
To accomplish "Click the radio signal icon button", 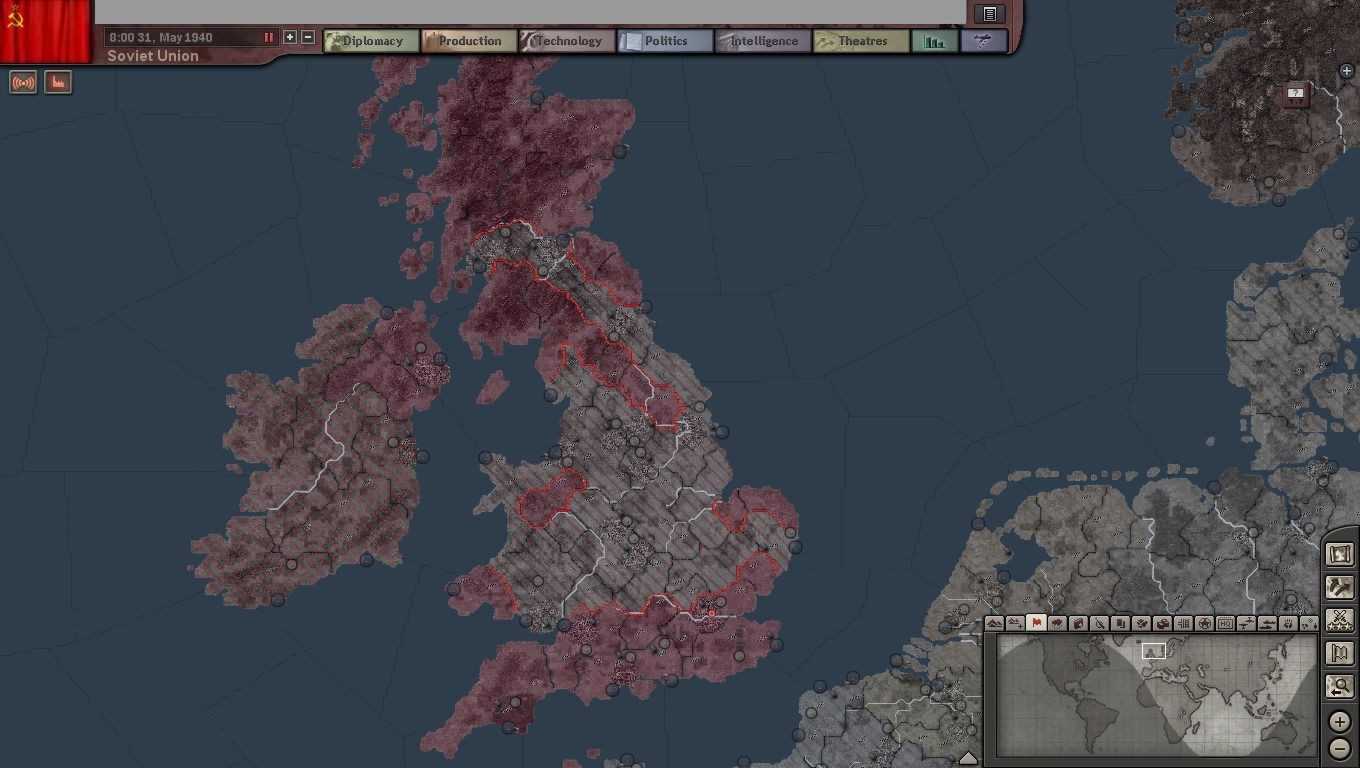I will [x=23, y=82].
